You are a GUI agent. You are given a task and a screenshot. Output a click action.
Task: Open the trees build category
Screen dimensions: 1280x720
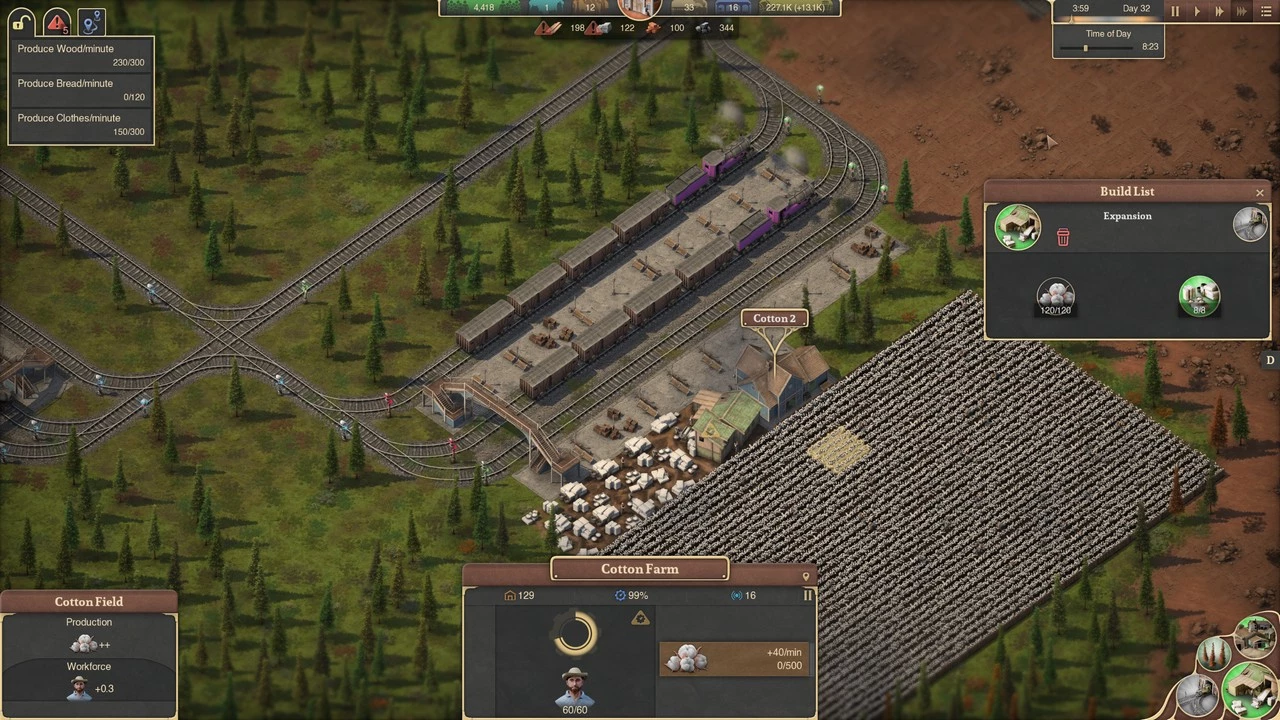(x=1214, y=655)
